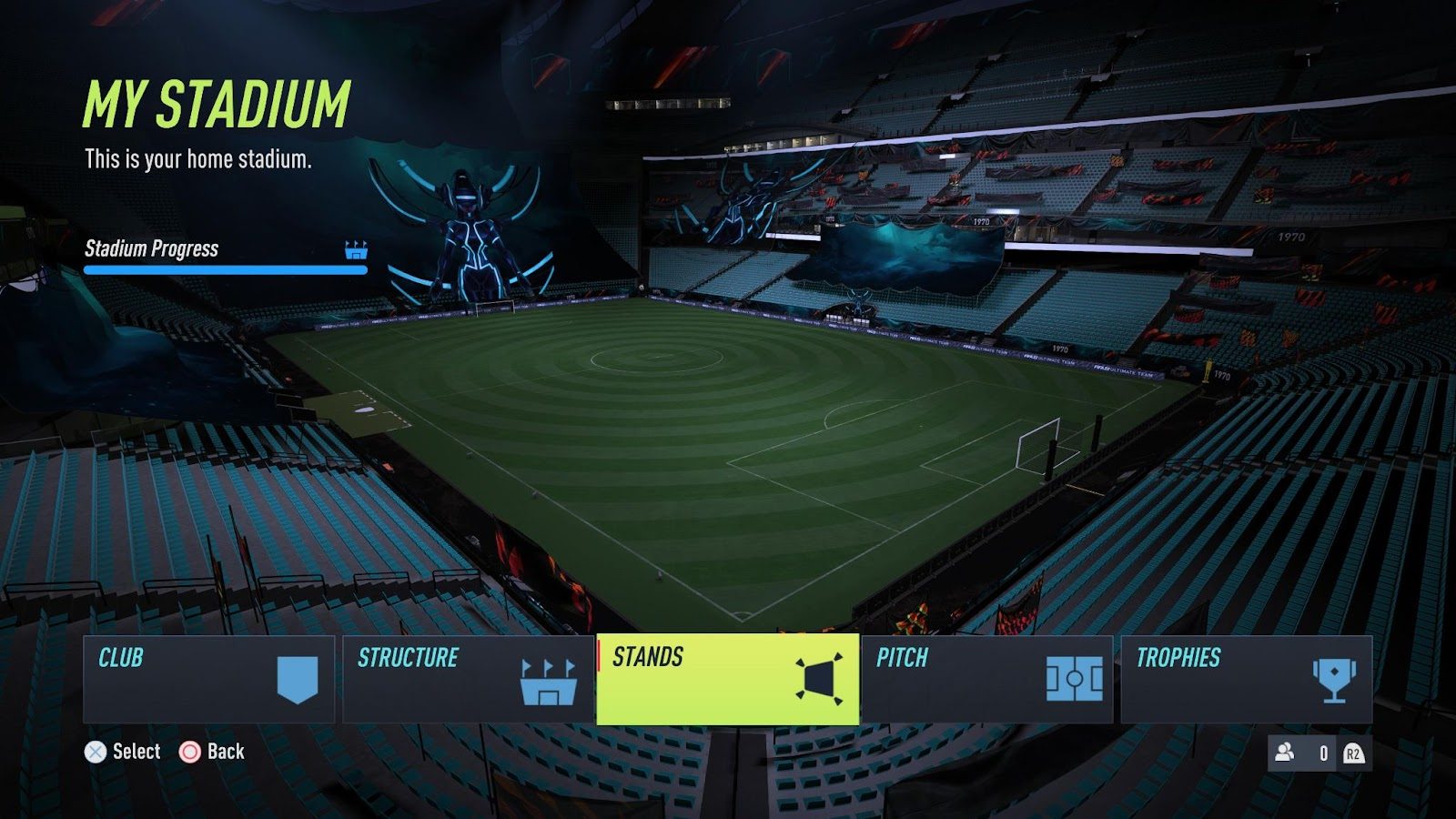Click the football field icon beside PITCH
This screenshot has height=819, width=1456.
coord(1074,680)
